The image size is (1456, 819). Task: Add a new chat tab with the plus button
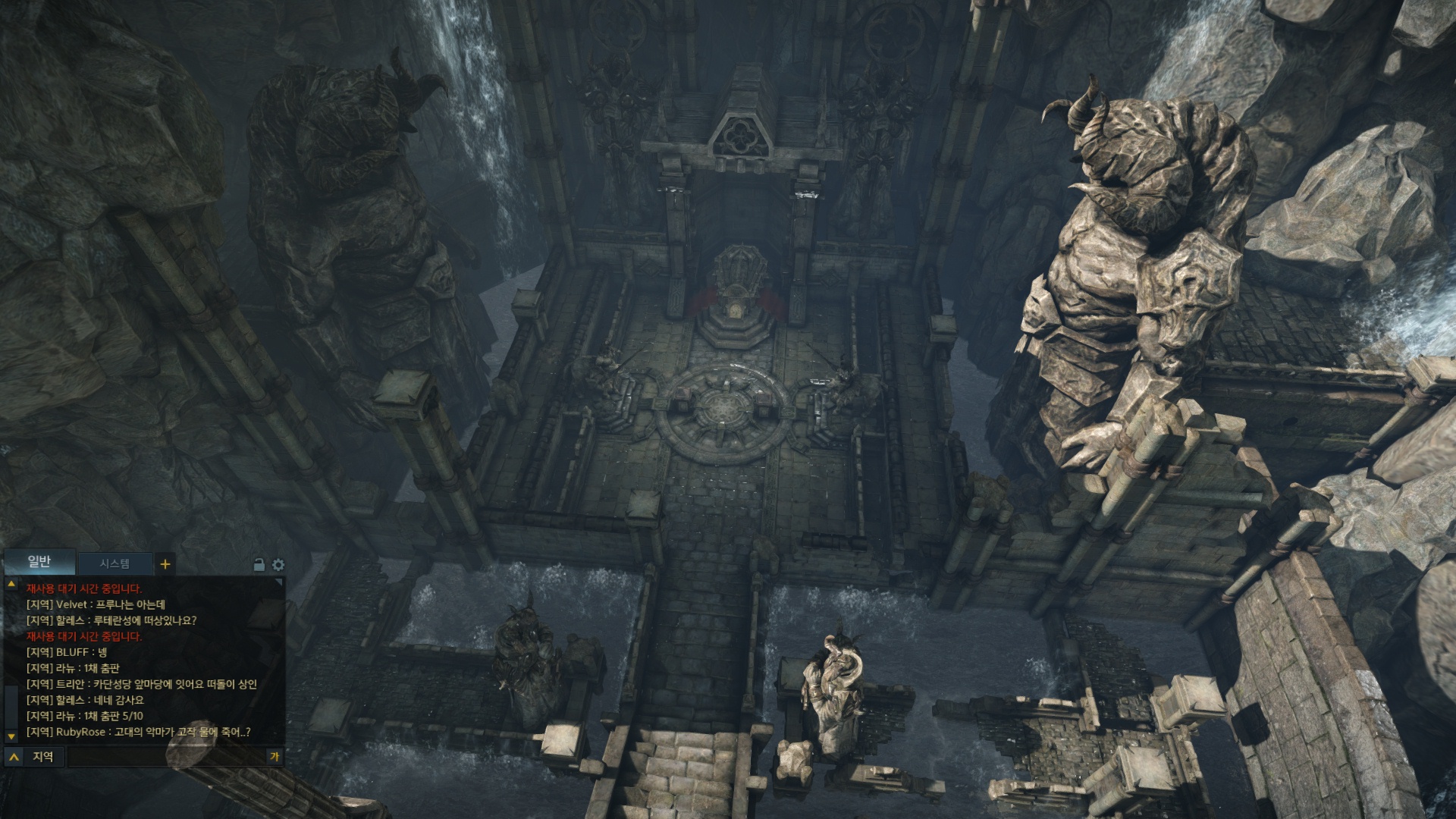click(165, 563)
